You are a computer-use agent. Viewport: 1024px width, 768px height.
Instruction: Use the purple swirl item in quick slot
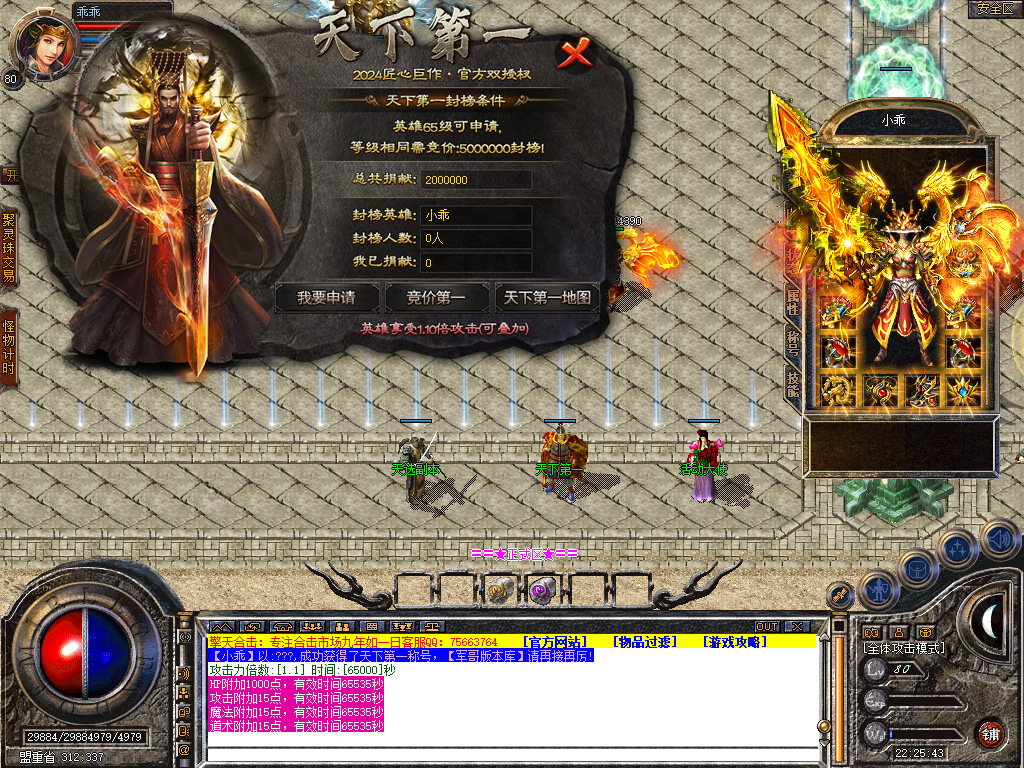[541, 590]
